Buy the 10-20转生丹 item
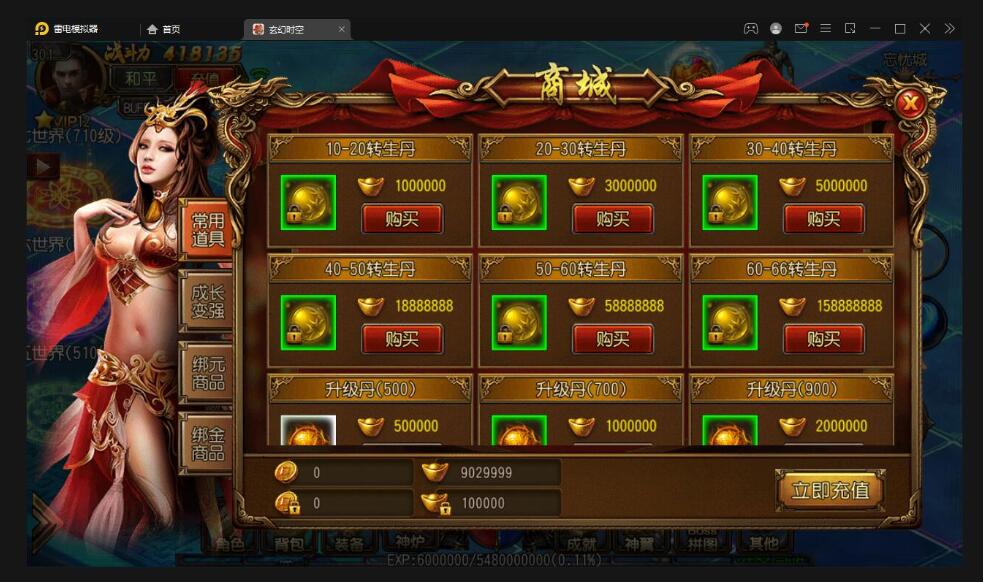The width and height of the screenshot is (983, 582). (x=402, y=219)
